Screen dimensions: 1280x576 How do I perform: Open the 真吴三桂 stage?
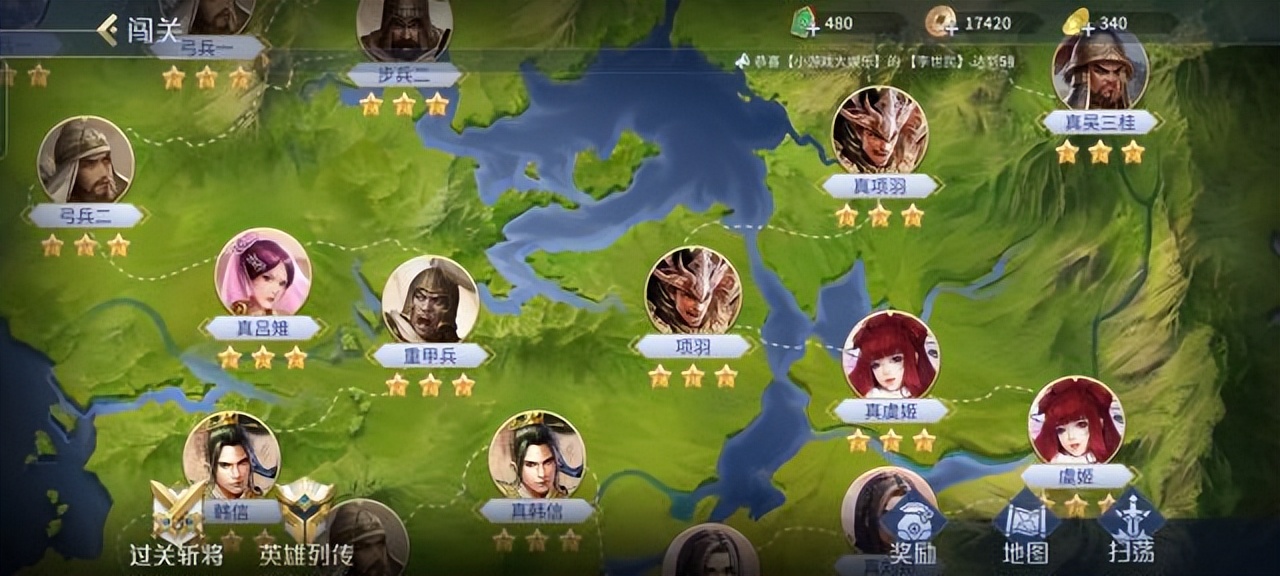tap(1100, 68)
